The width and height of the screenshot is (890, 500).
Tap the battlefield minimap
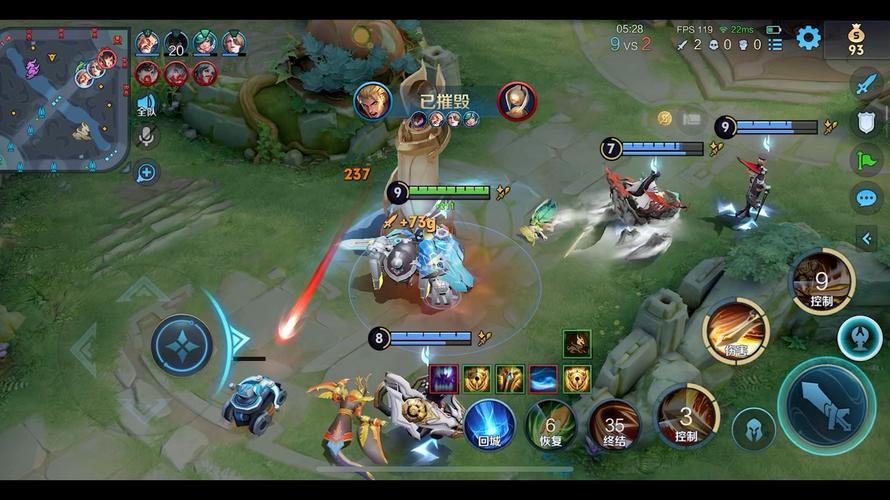[65, 97]
